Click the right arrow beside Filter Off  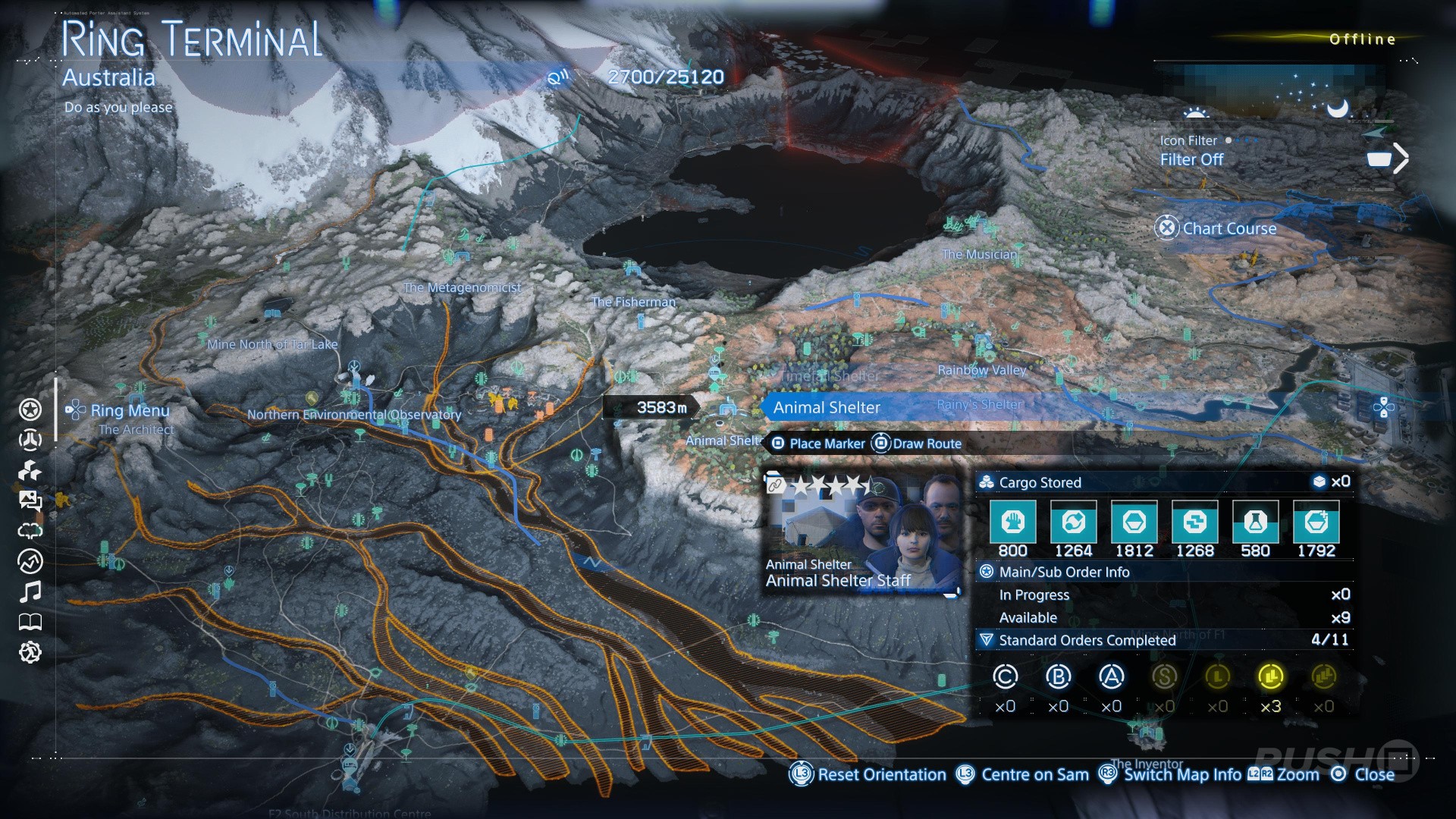click(x=1401, y=158)
